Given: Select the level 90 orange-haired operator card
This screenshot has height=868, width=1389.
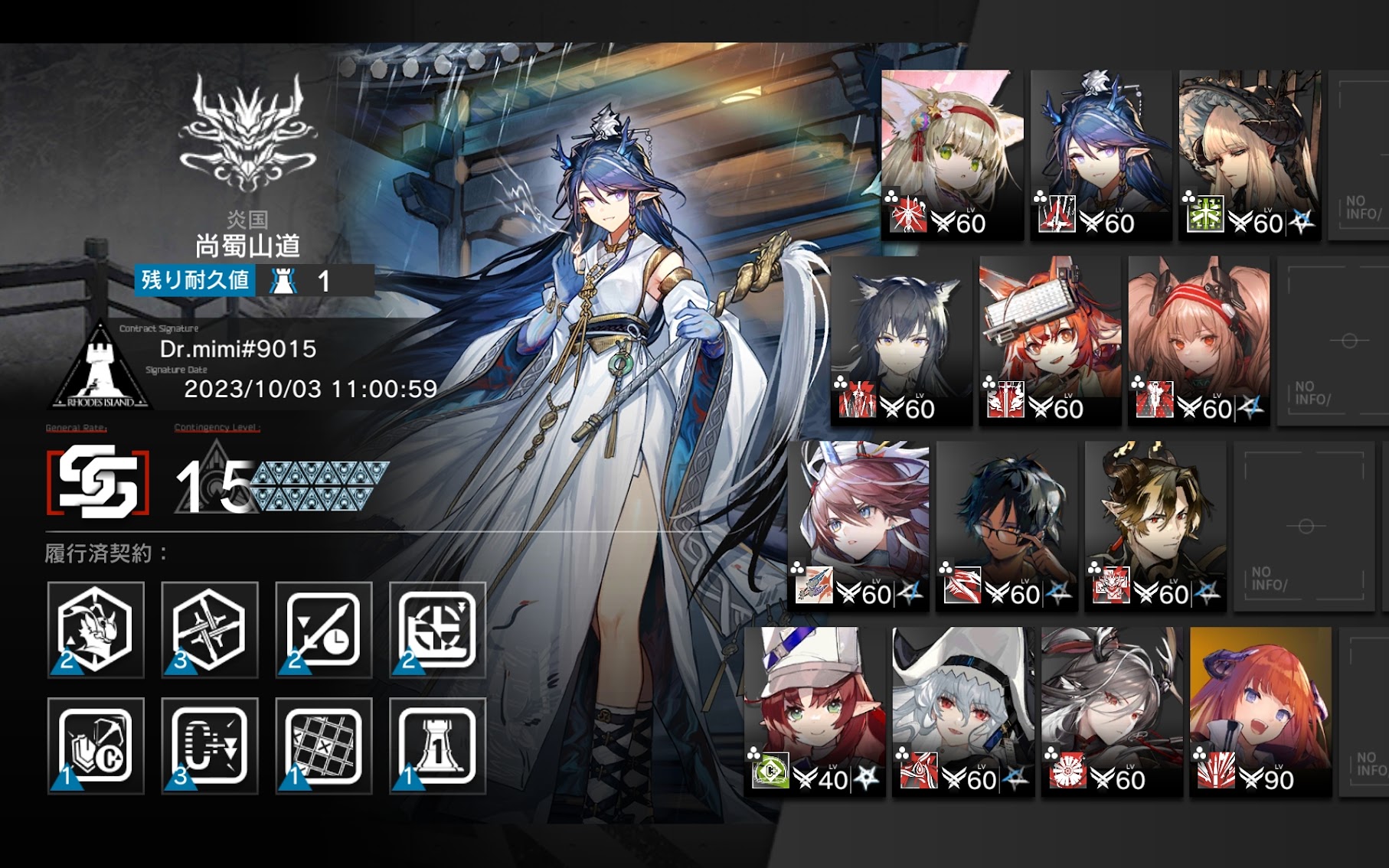Looking at the screenshot, I should [x=1260, y=712].
